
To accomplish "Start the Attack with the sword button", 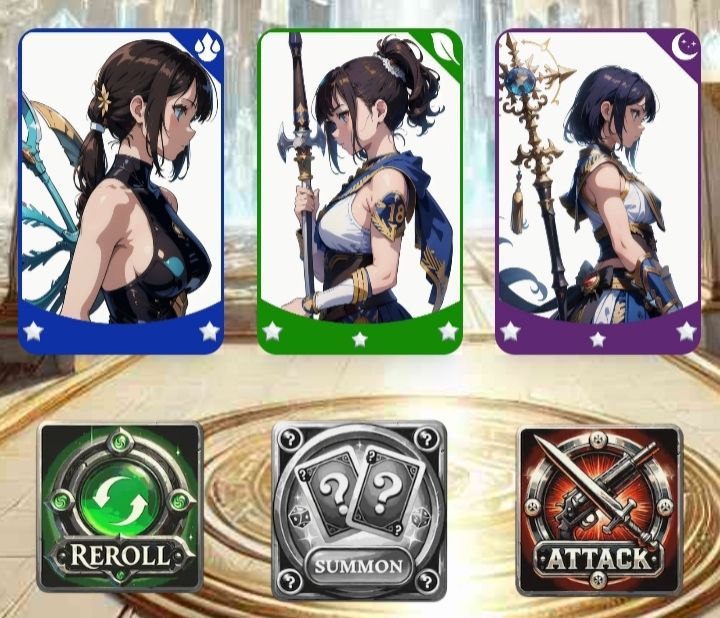I will pos(599,509).
